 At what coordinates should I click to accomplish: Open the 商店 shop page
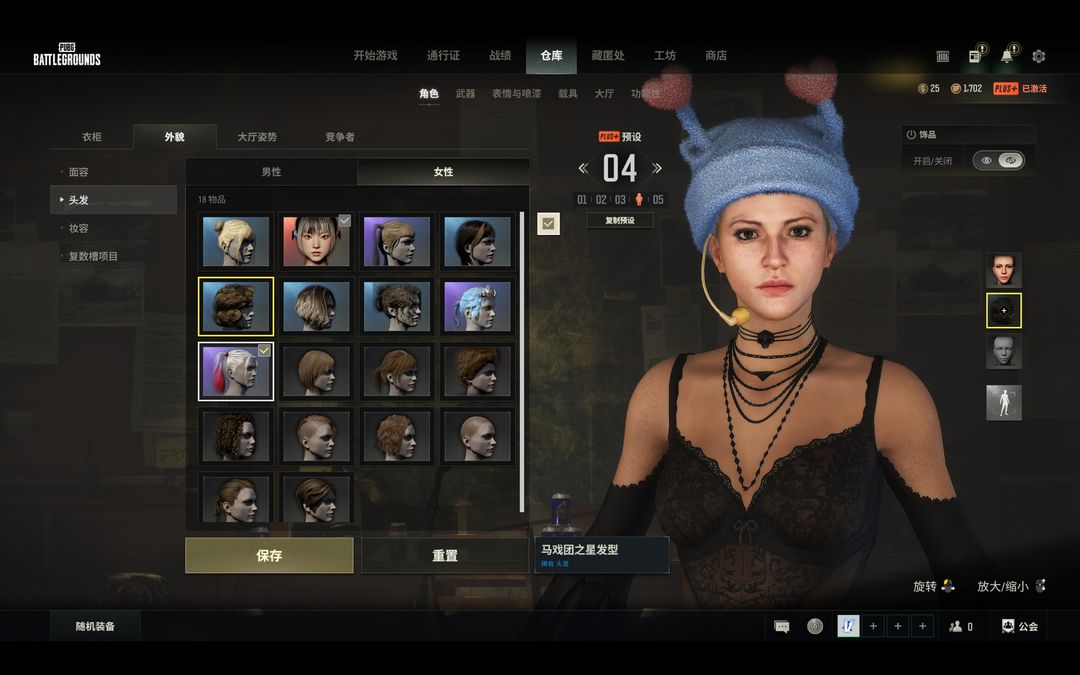(x=716, y=56)
